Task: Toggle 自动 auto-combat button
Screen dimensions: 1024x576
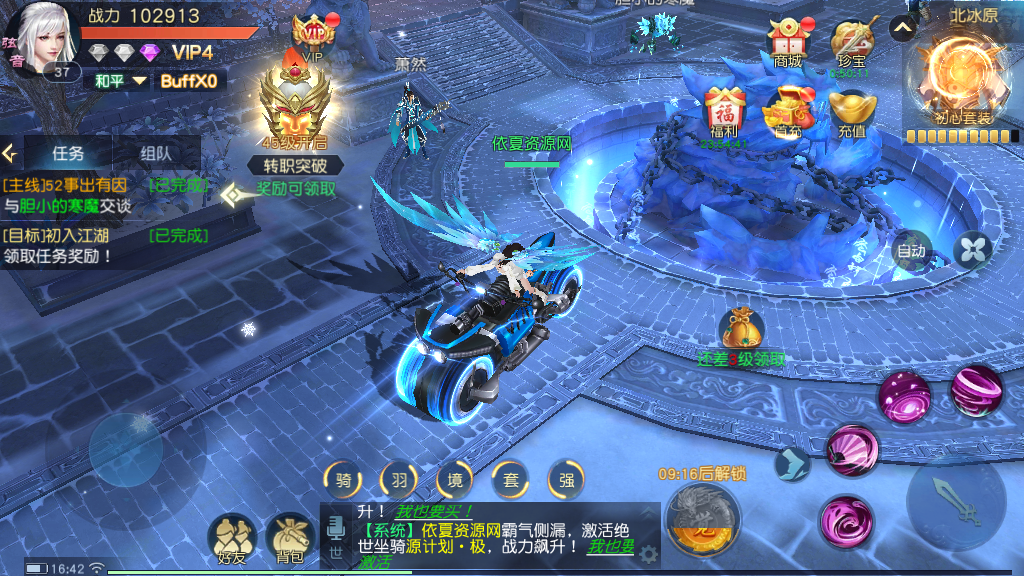Action: click(x=911, y=251)
